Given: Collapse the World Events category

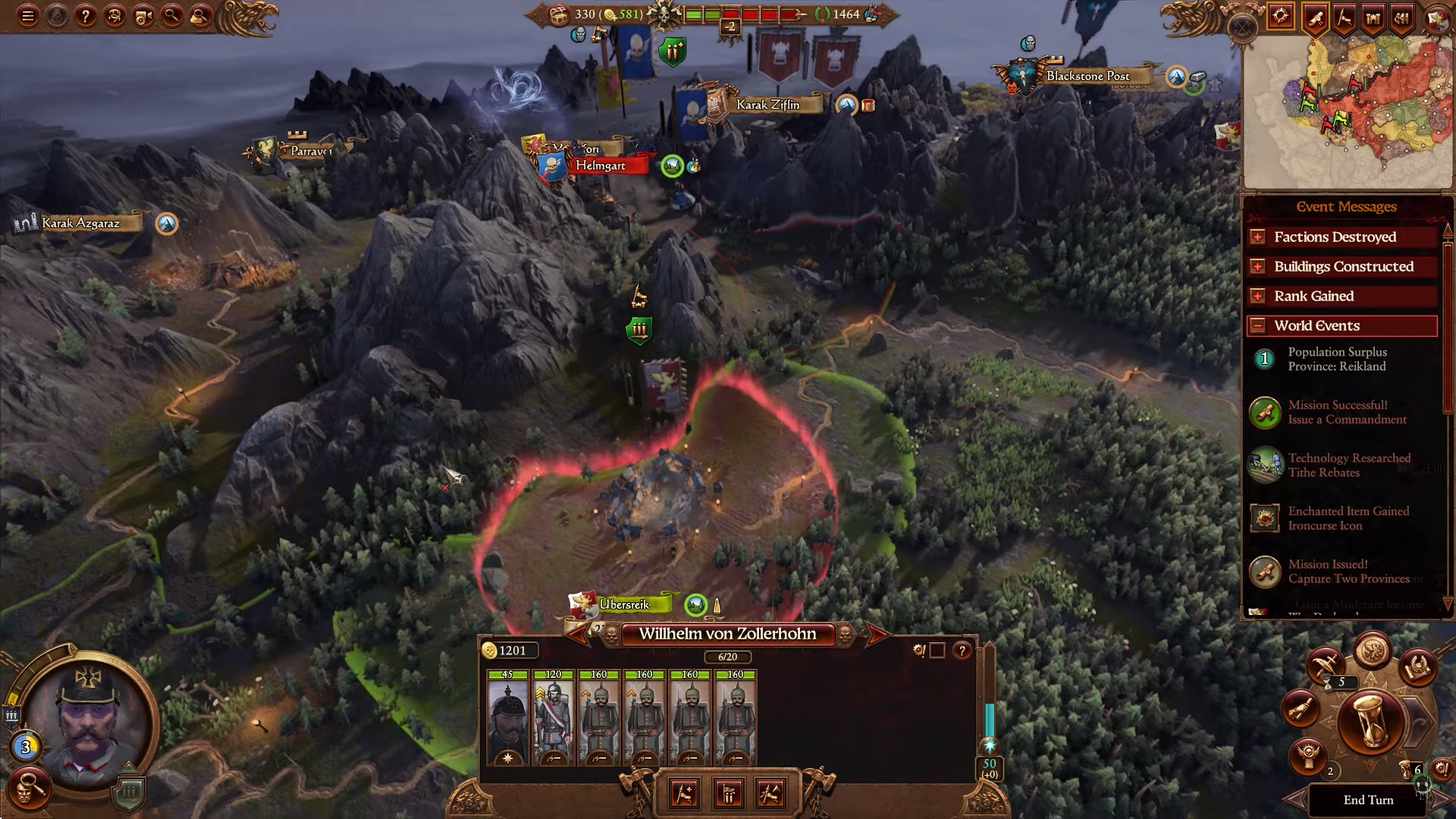Looking at the screenshot, I should 1257,326.
